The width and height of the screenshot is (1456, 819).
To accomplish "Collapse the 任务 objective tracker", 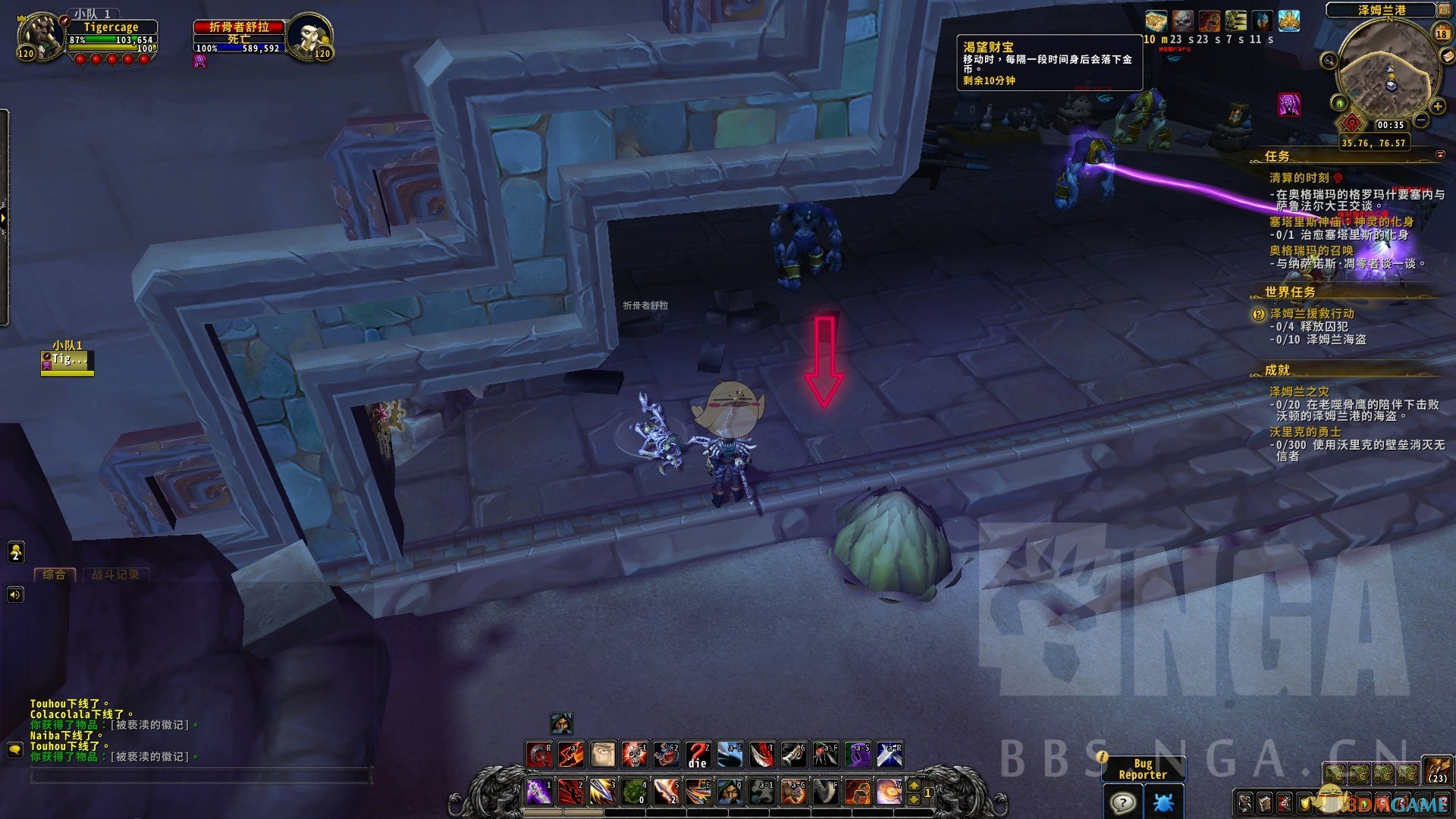I will [x=1440, y=155].
